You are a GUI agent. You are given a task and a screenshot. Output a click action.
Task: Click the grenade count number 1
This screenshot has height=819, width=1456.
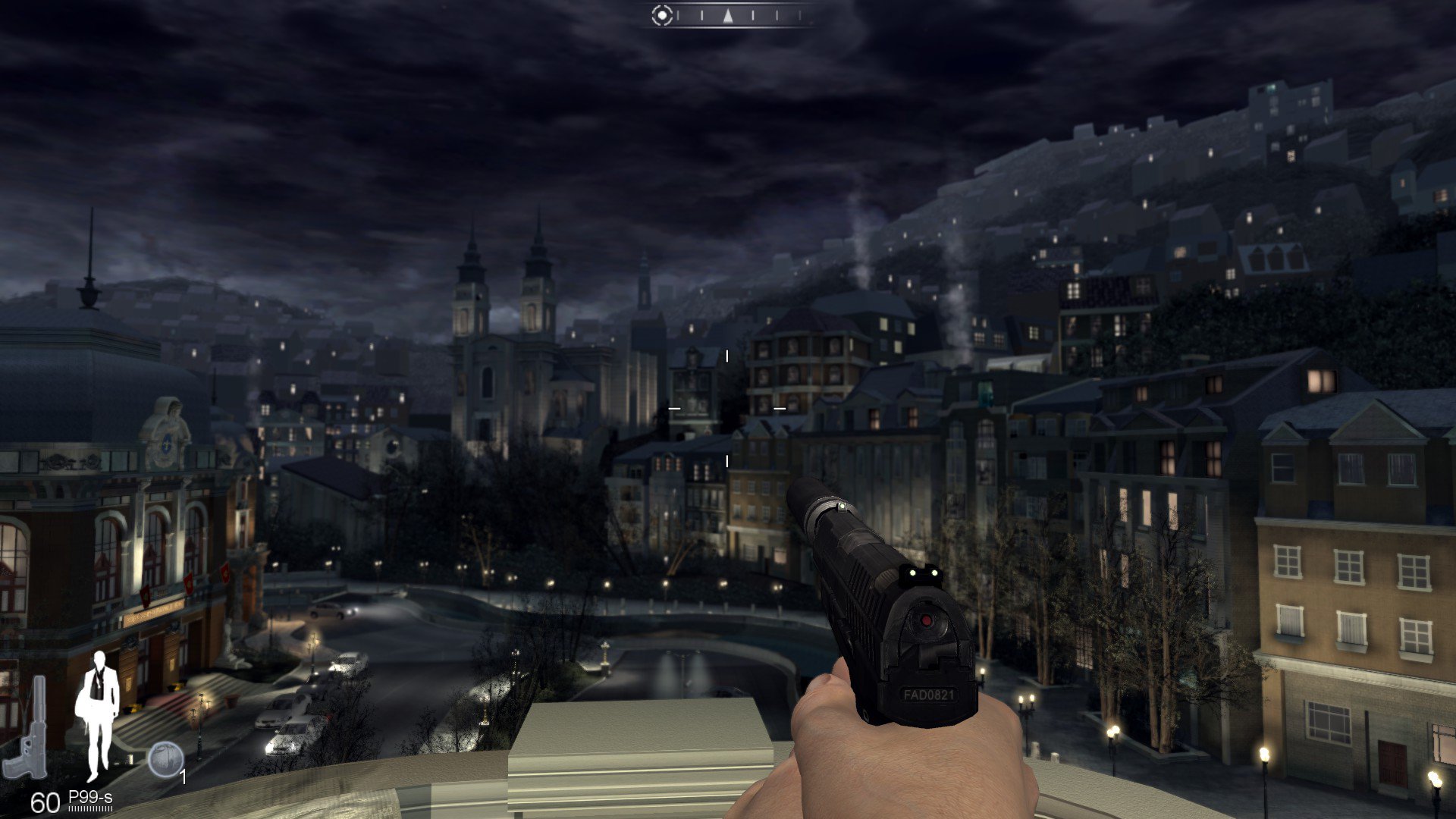click(x=183, y=777)
